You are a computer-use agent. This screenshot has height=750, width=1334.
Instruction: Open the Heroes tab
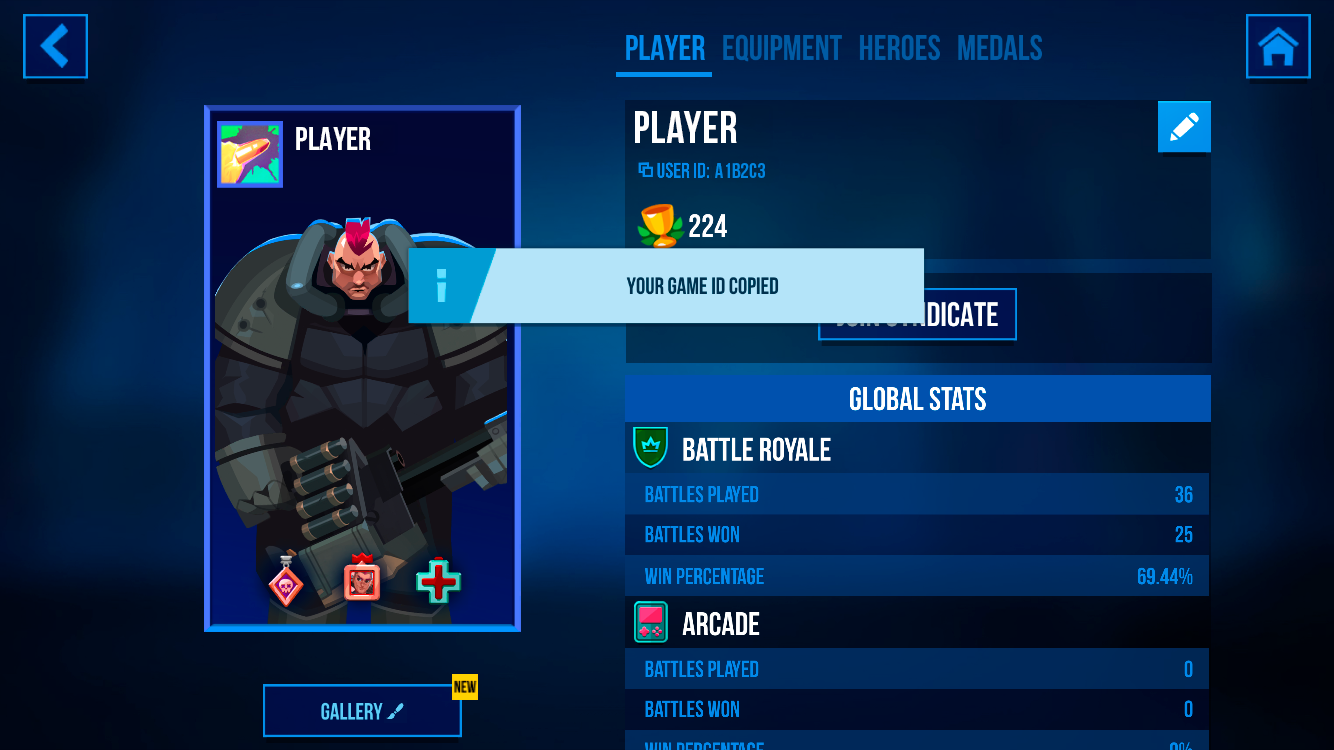tap(899, 48)
